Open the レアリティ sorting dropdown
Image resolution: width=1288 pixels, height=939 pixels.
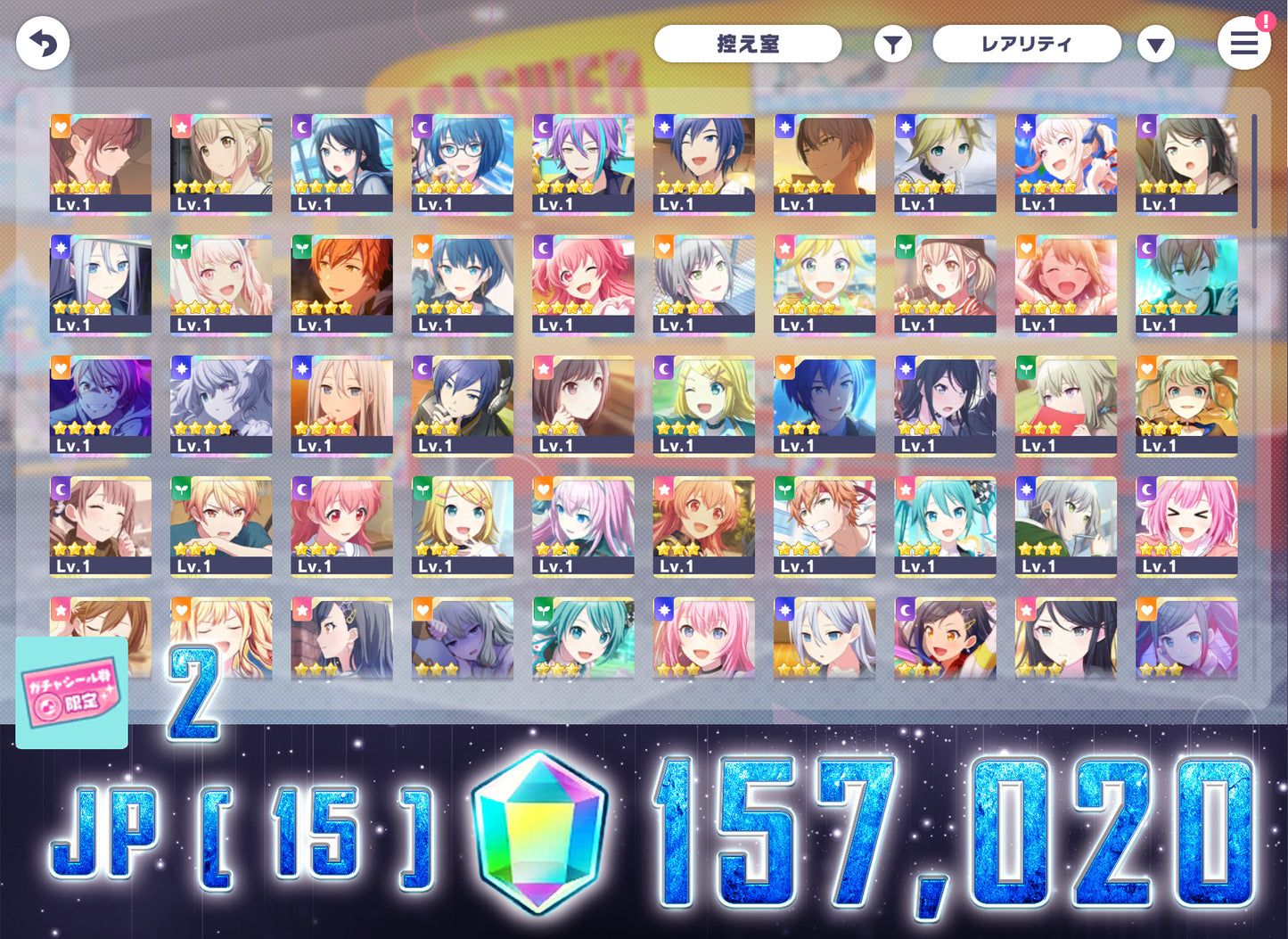1027,43
